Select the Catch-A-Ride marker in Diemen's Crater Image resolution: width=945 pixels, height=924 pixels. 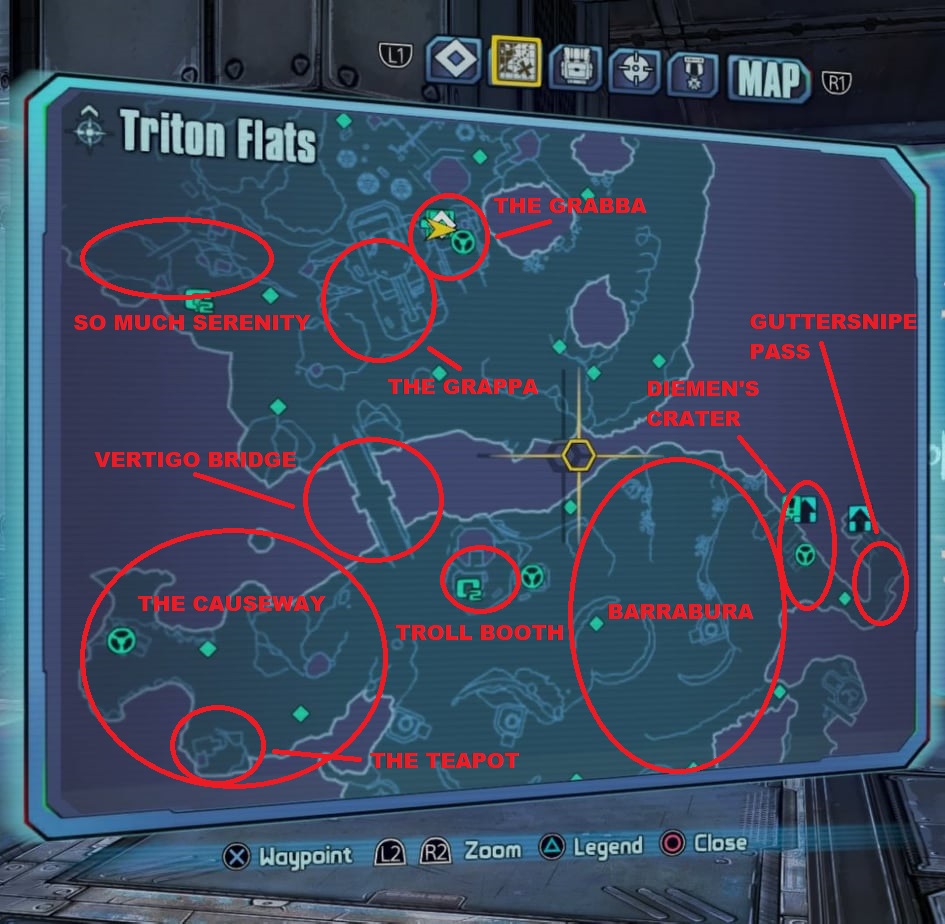click(804, 554)
